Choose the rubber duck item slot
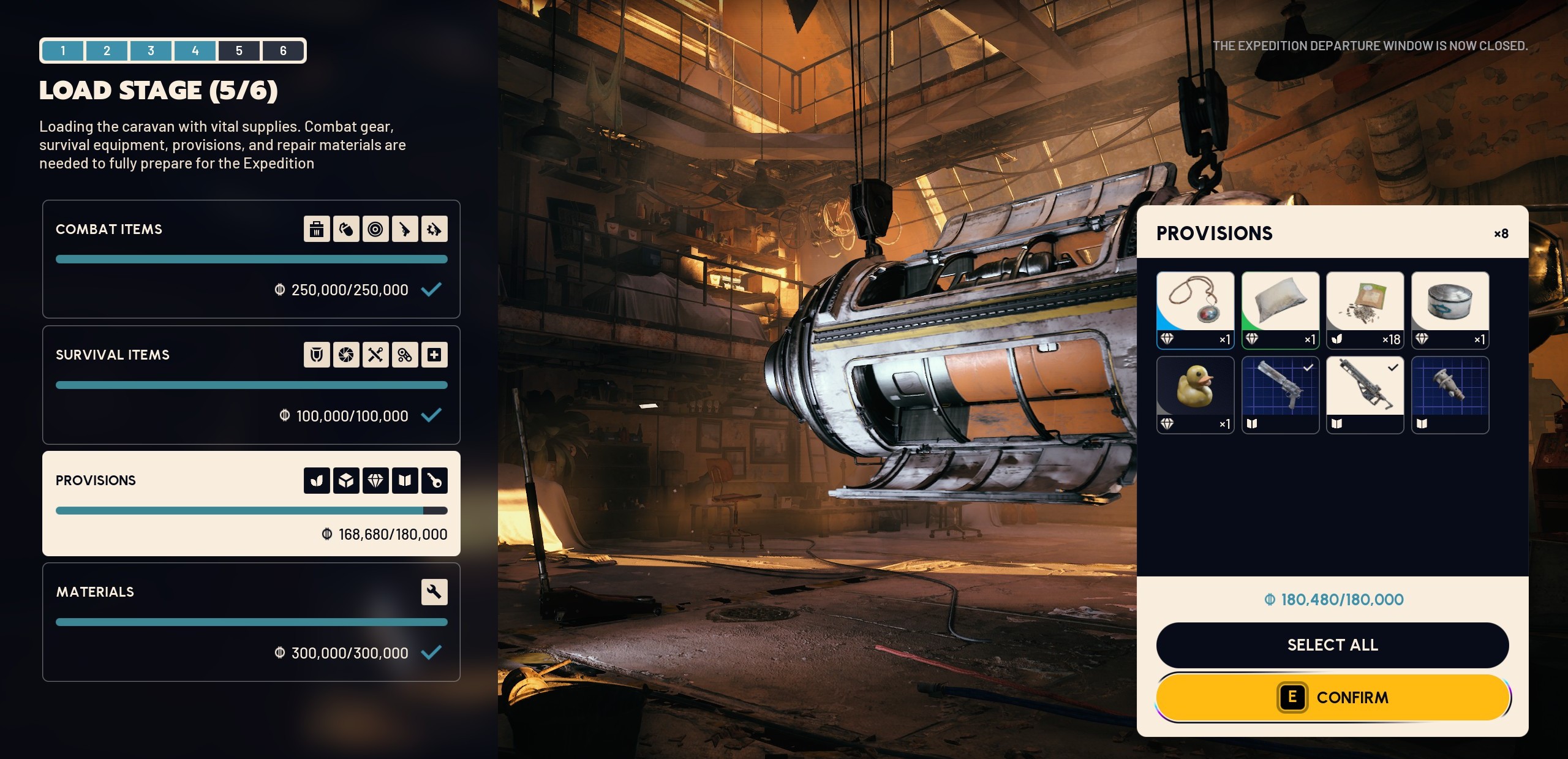Viewport: 1568px width, 759px height. click(1195, 395)
